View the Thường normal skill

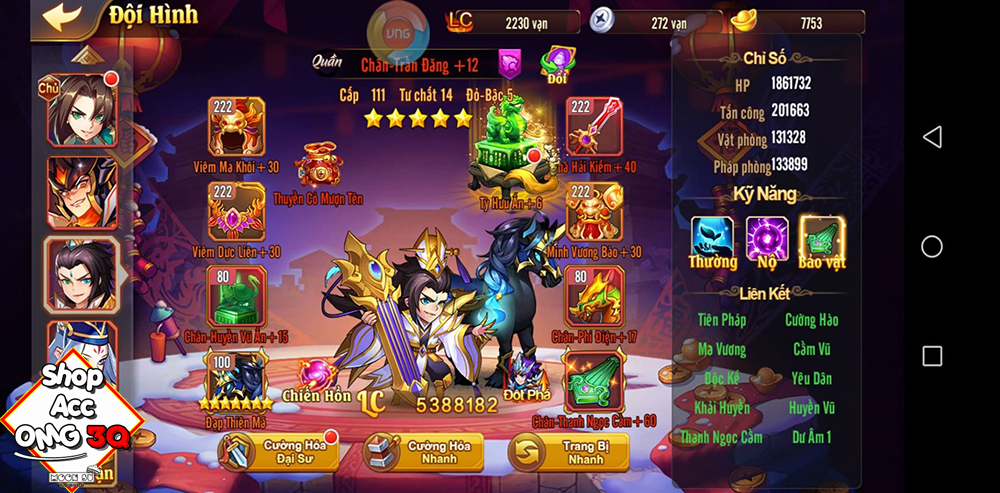(x=712, y=238)
